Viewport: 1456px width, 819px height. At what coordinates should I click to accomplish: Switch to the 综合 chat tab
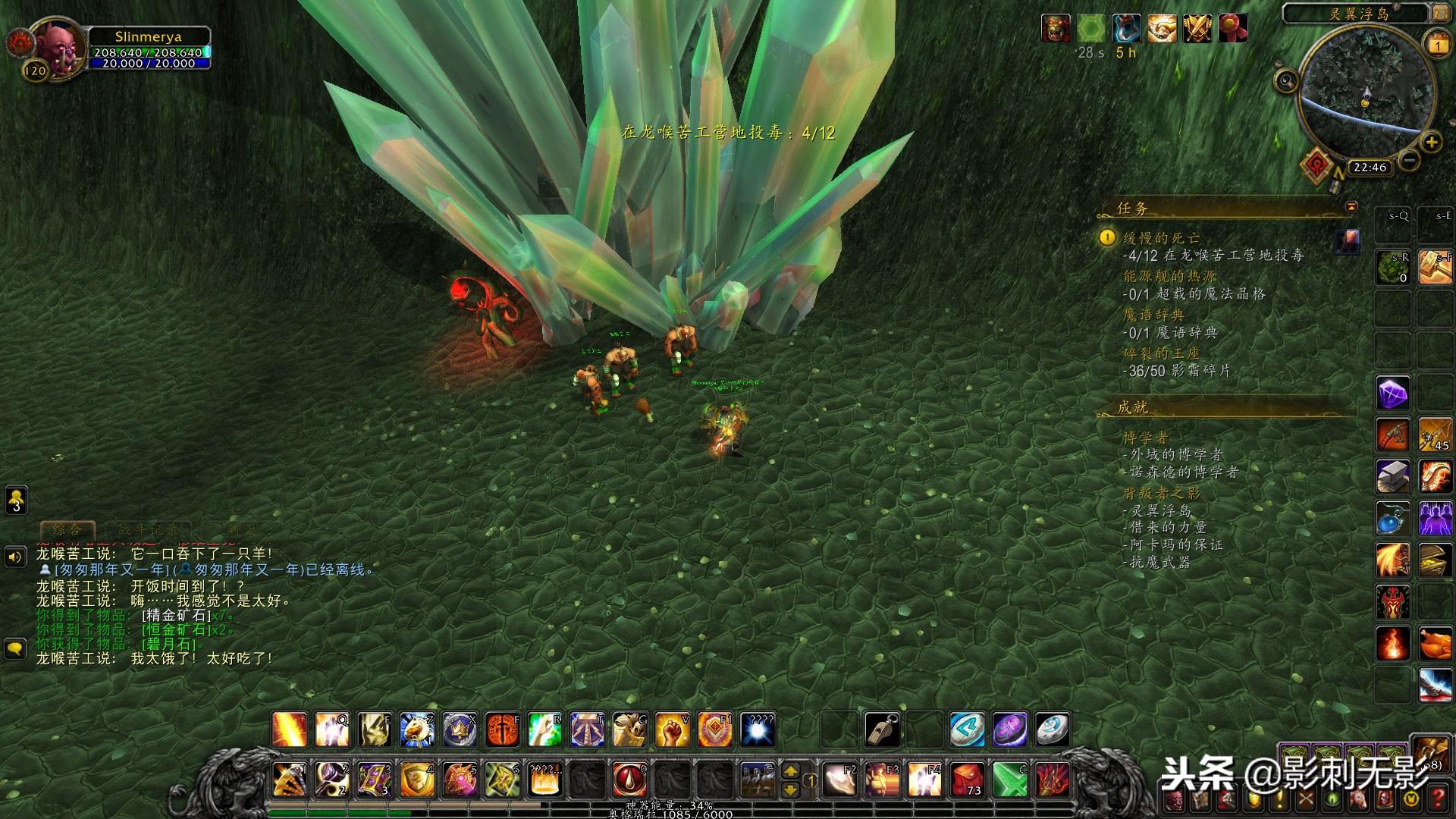click(67, 529)
